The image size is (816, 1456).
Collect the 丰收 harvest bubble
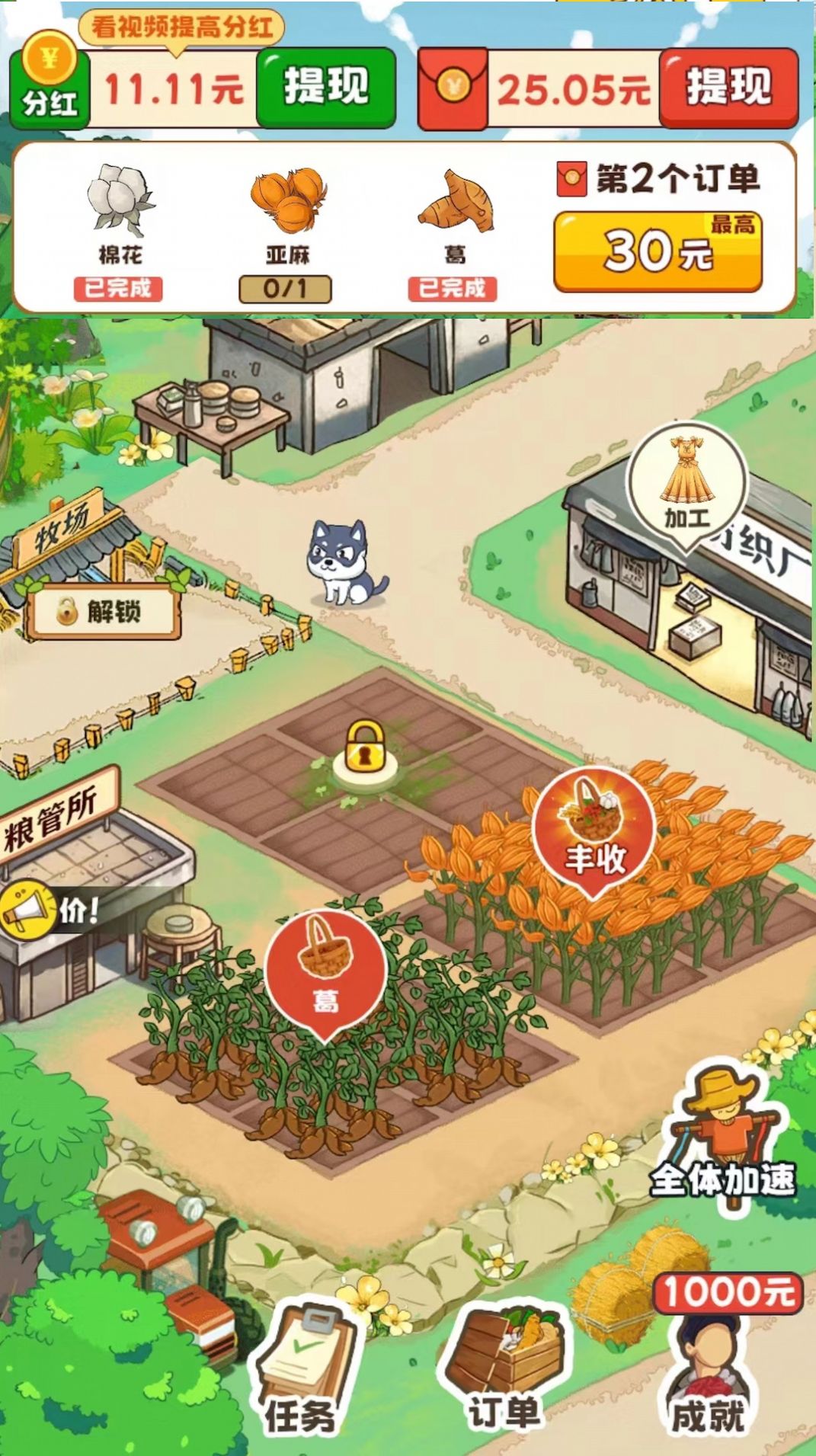[x=594, y=829]
